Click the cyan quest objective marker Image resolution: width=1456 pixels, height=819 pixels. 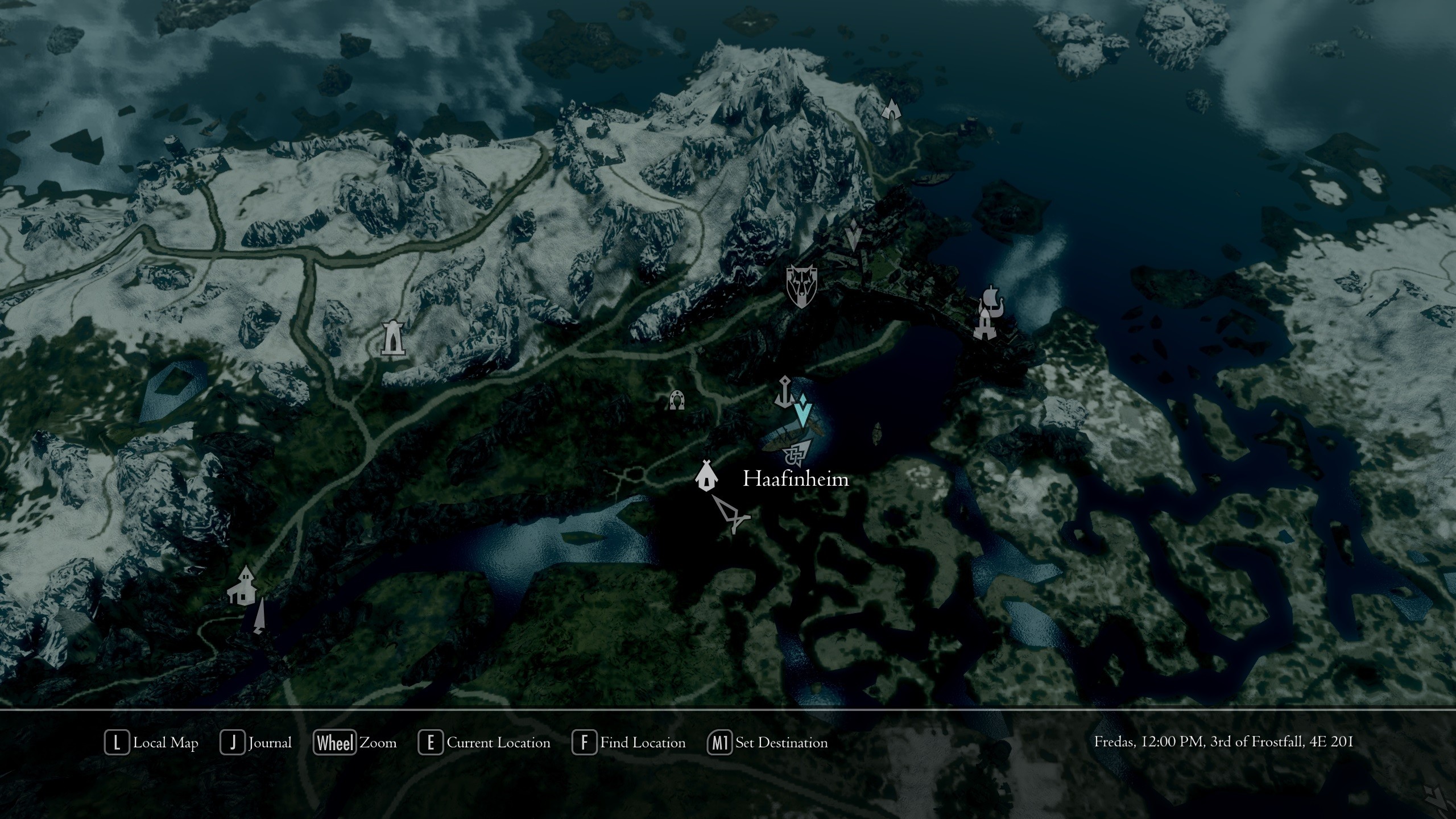point(803,411)
